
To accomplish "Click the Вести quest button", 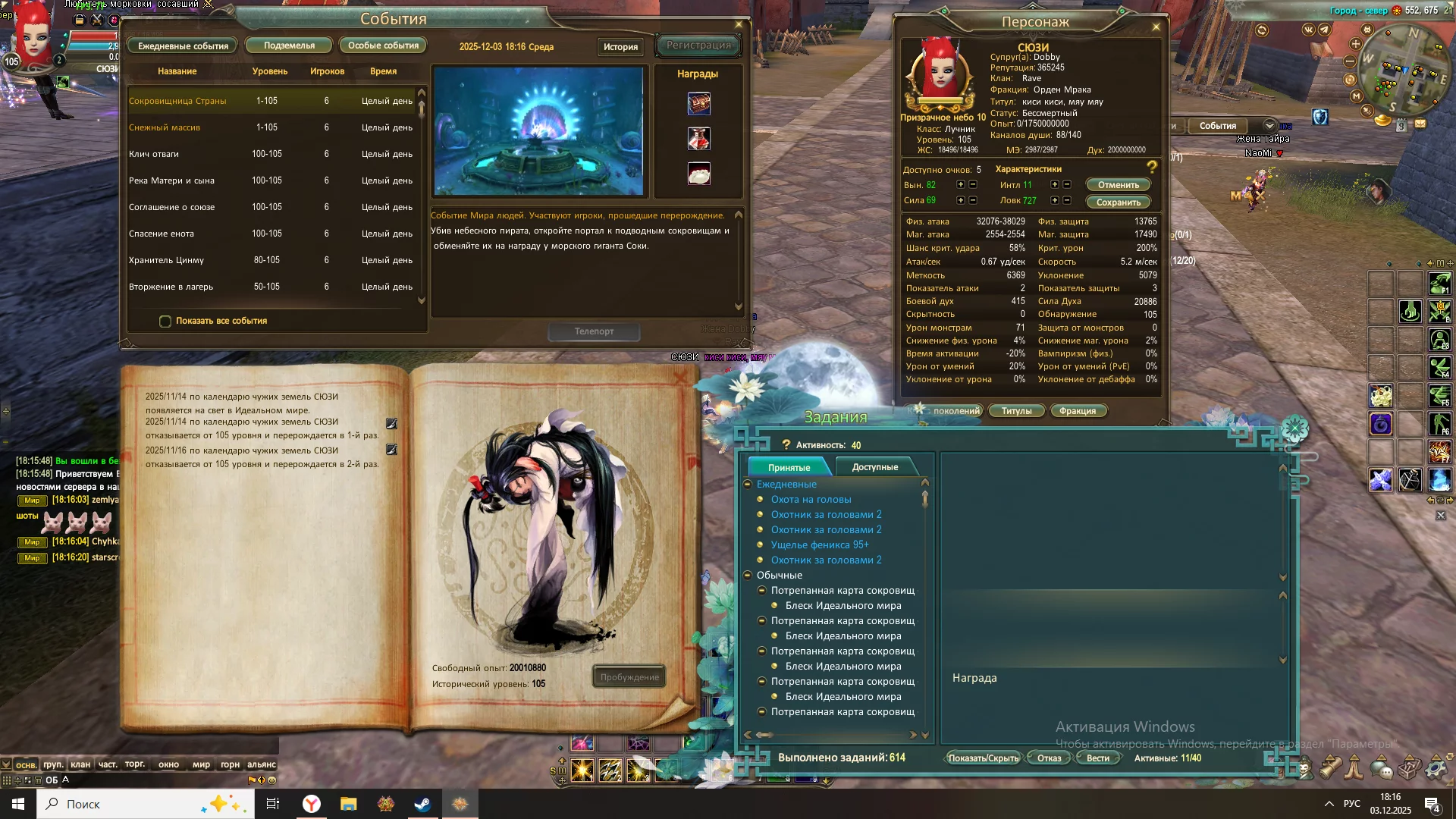I will (x=1097, y=758).
